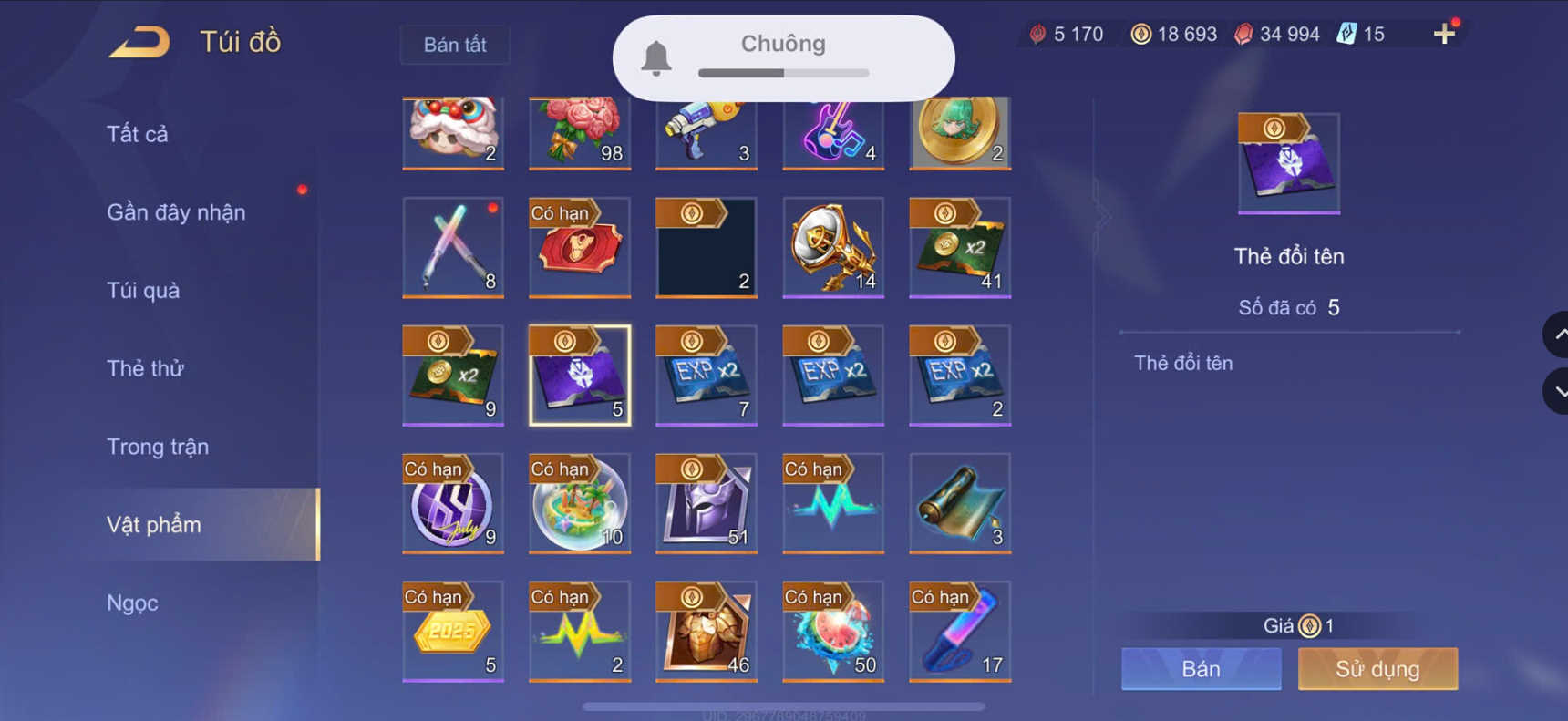Click the up chevron on right edge
The height and width of the screenshot is (721, 1568).
pos(1556,334)
